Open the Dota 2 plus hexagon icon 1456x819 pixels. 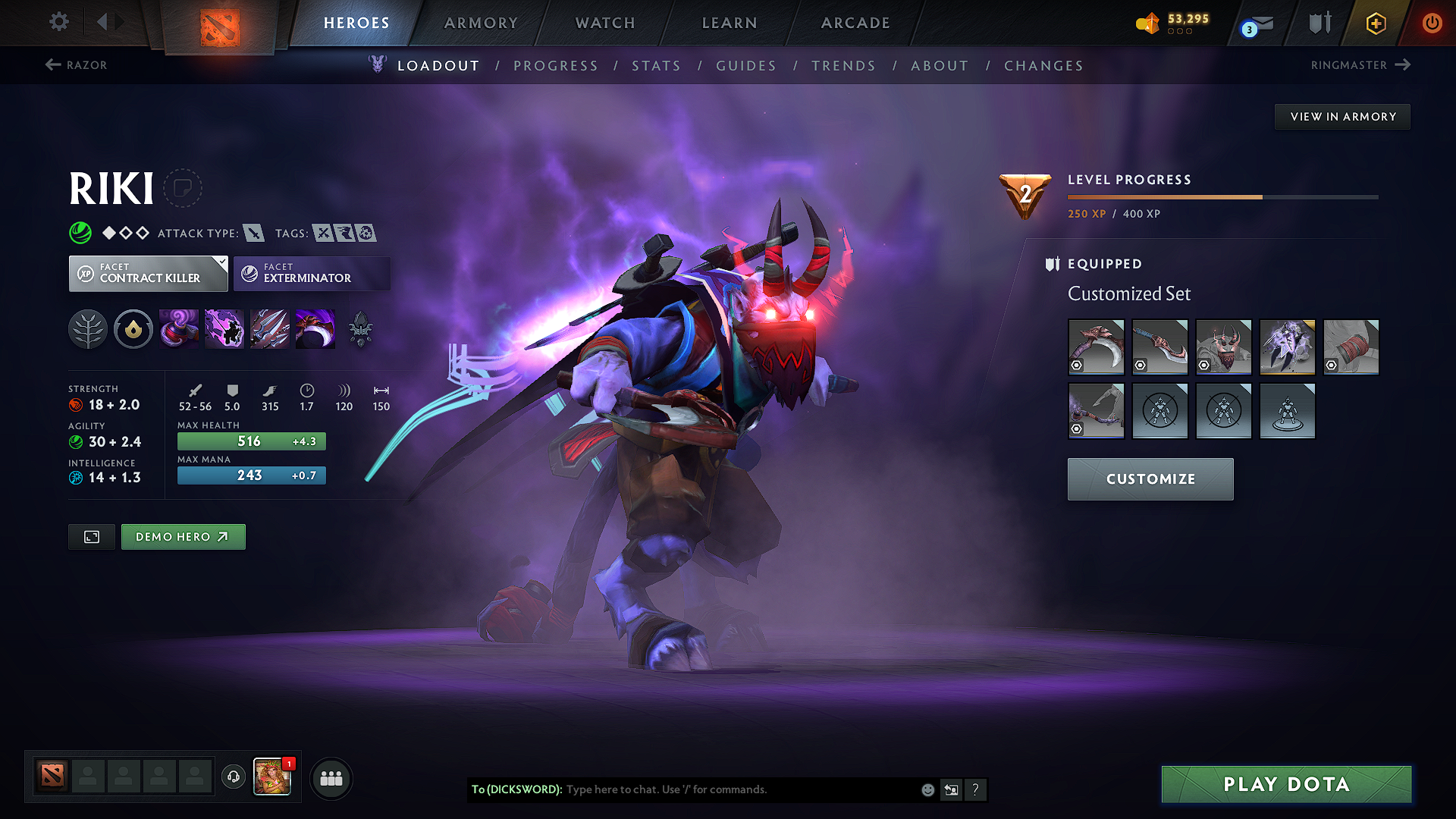tap(1375, 23)
